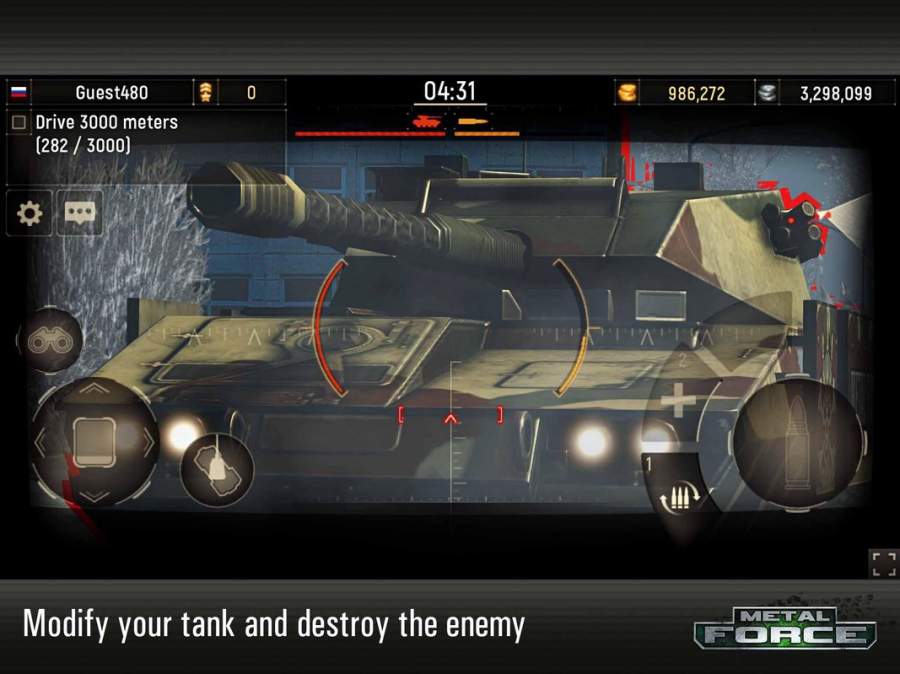Toggle fullscreen with the corner brackets icon
The height and width of the screenshot is (674, 900).
[x=883, y=564]
